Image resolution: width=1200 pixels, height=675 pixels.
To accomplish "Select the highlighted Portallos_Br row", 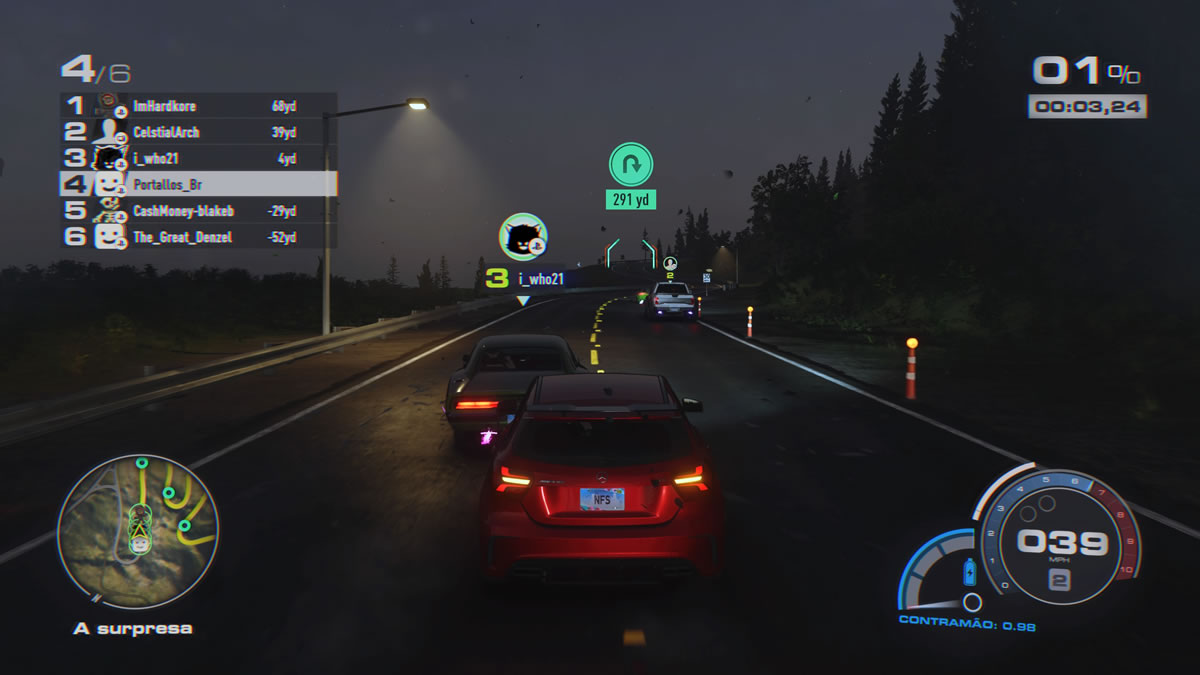I will [x=200, y=184].
